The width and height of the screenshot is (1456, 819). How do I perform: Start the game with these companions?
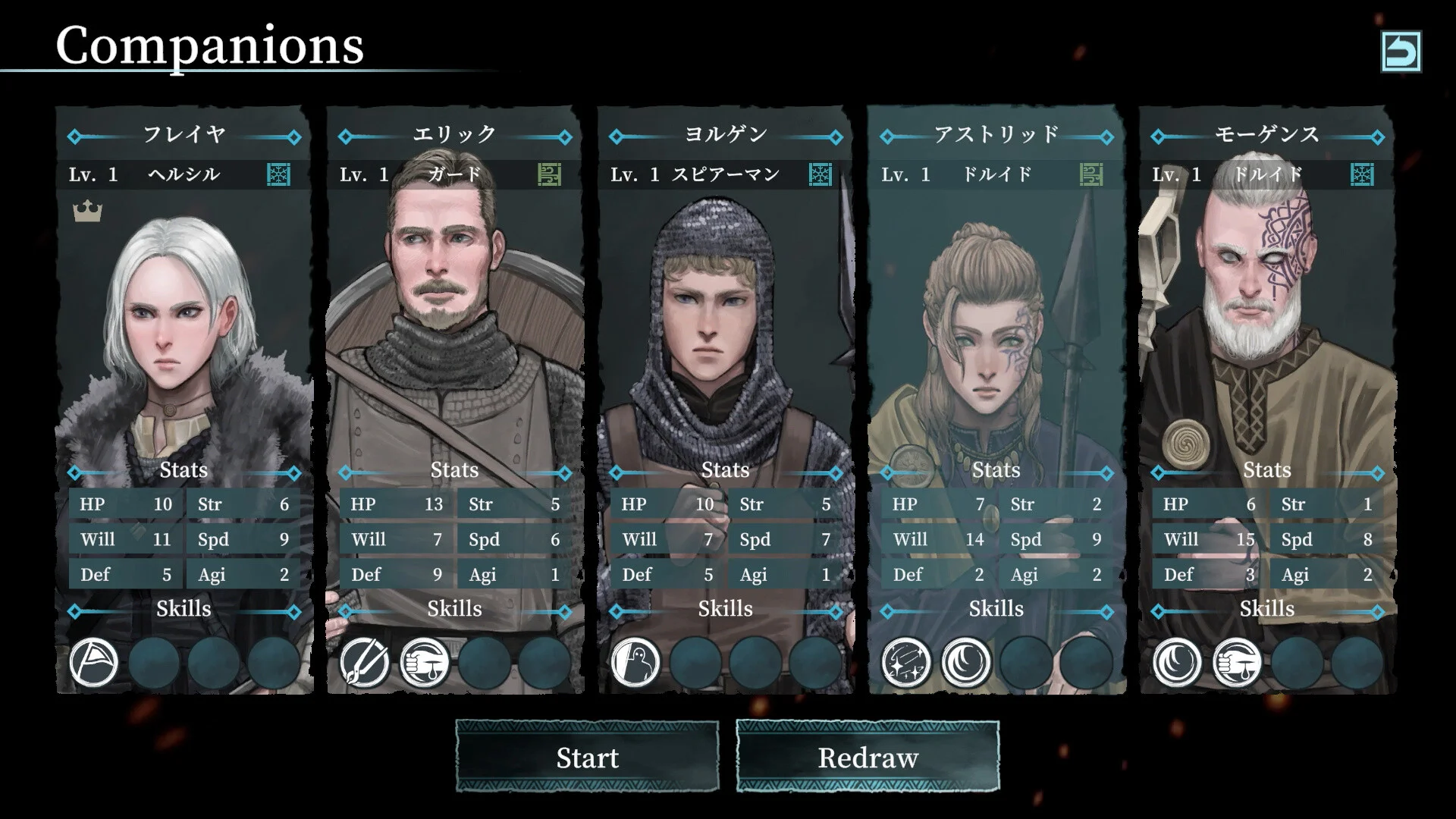(x=587, y=758)
